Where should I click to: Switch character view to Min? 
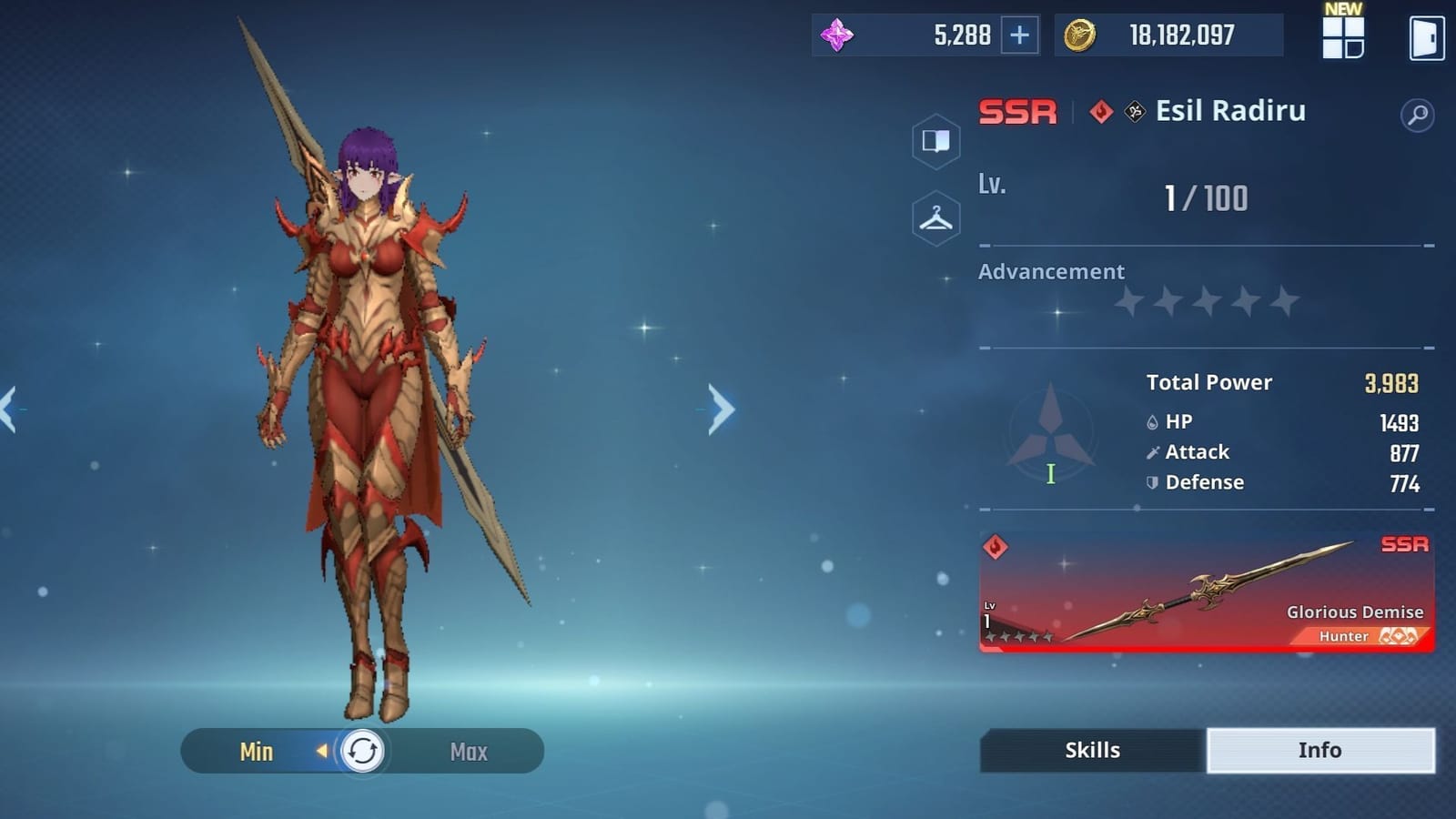258,751
